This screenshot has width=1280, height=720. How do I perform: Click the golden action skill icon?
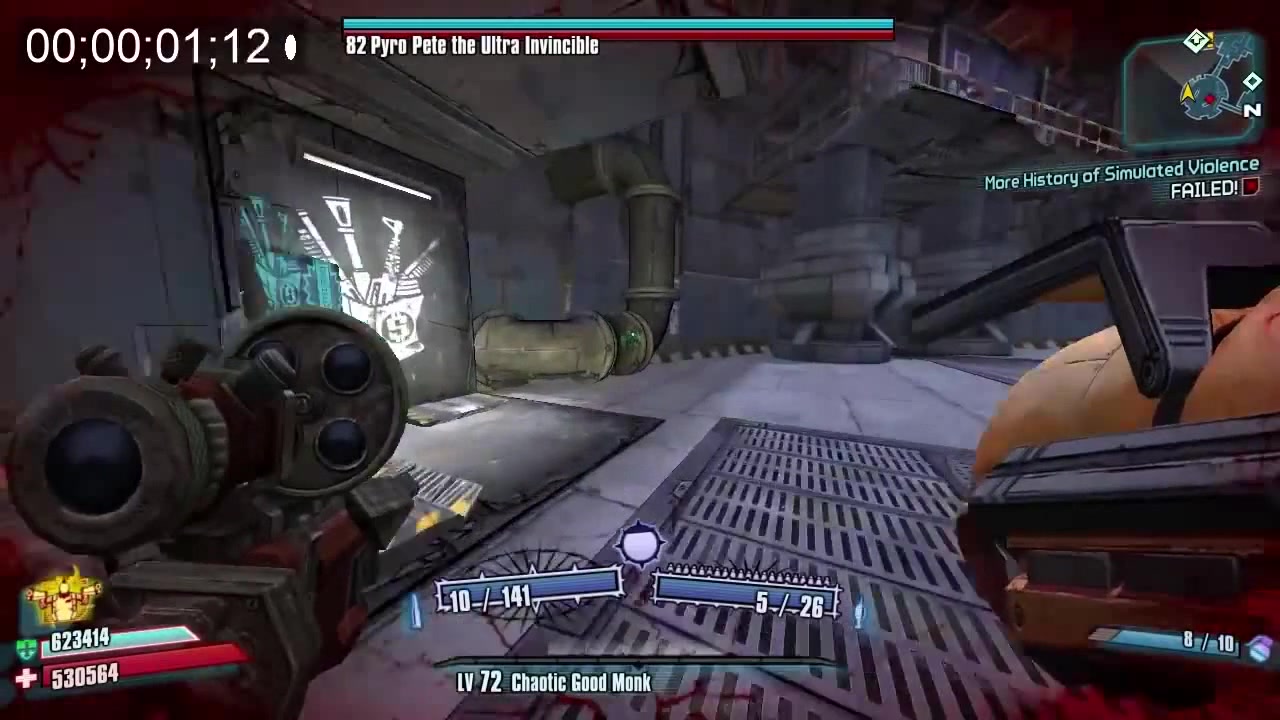pyautogui.click(x=66, y=596)
